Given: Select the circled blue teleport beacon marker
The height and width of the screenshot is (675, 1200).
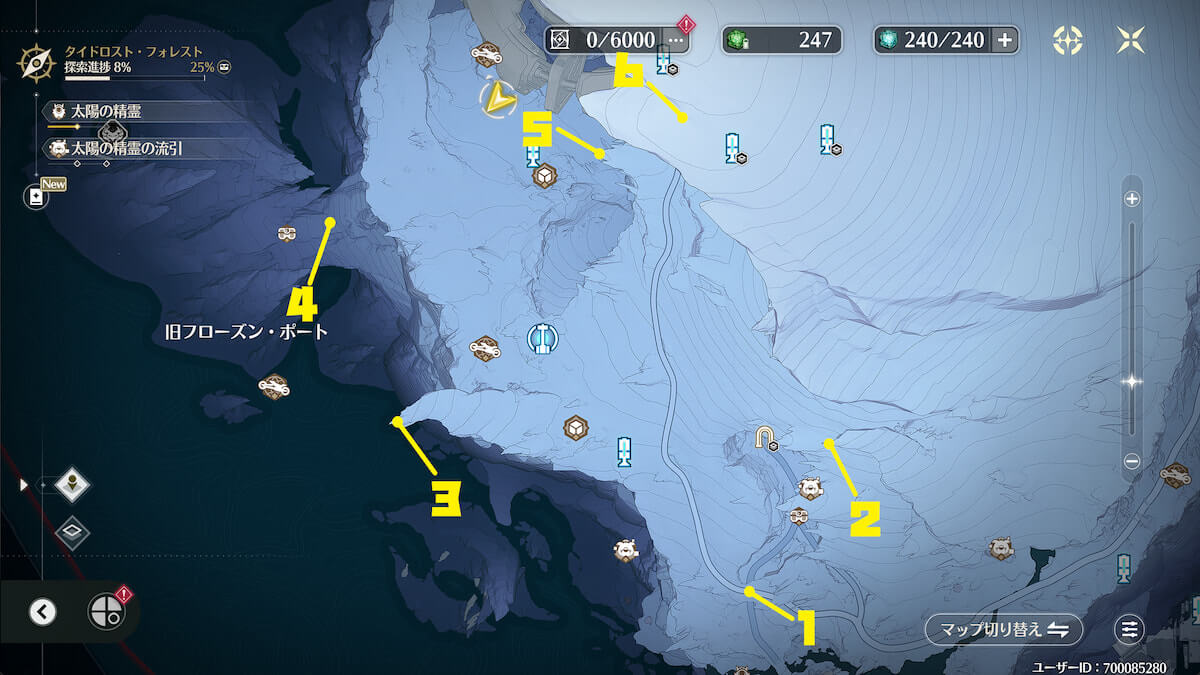Looking at the screenshot, I should point(542,338).
